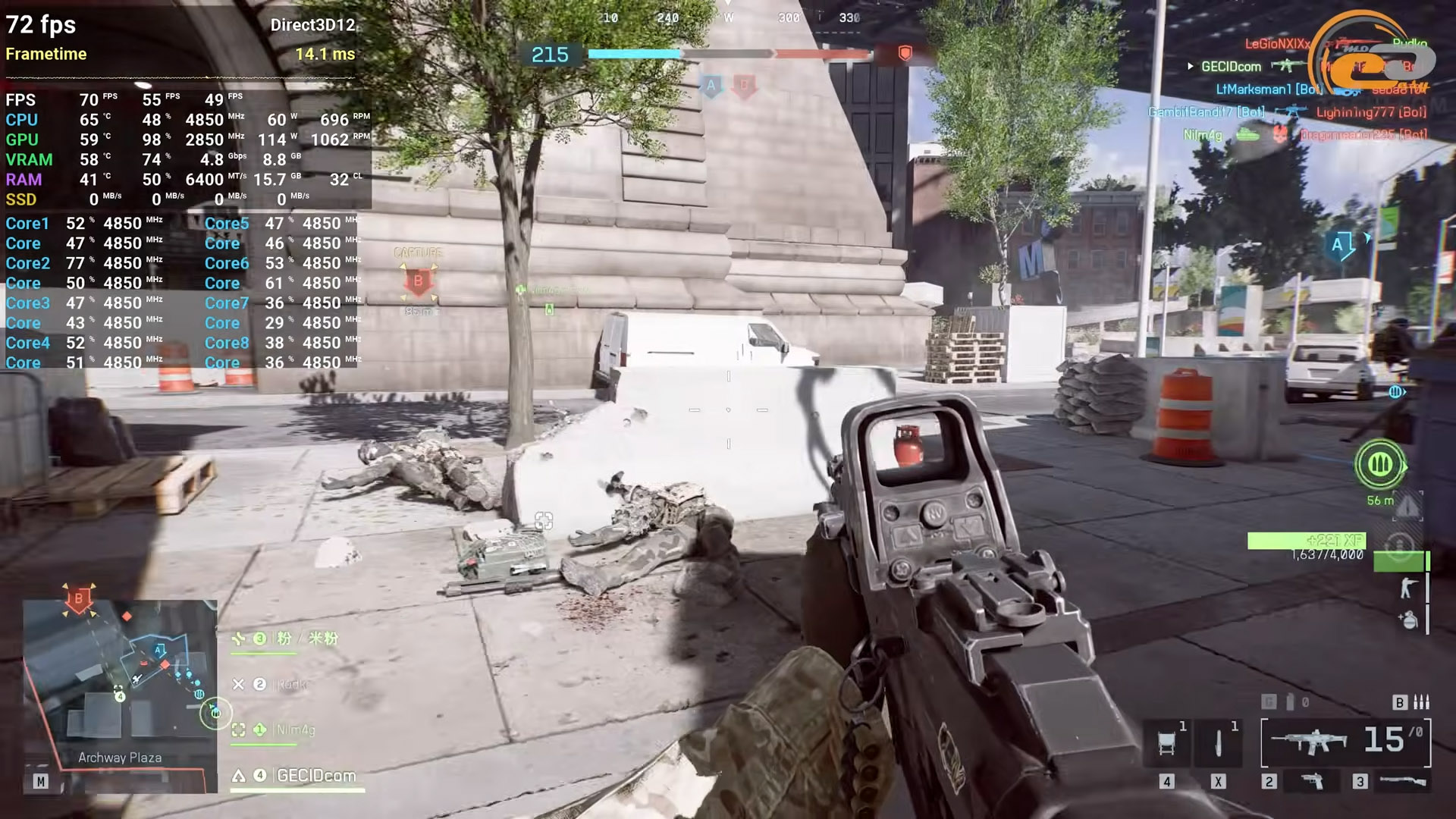Click the red B capture objective marker
Viewport: 1456px width, 819px height.
coord(418,281)
